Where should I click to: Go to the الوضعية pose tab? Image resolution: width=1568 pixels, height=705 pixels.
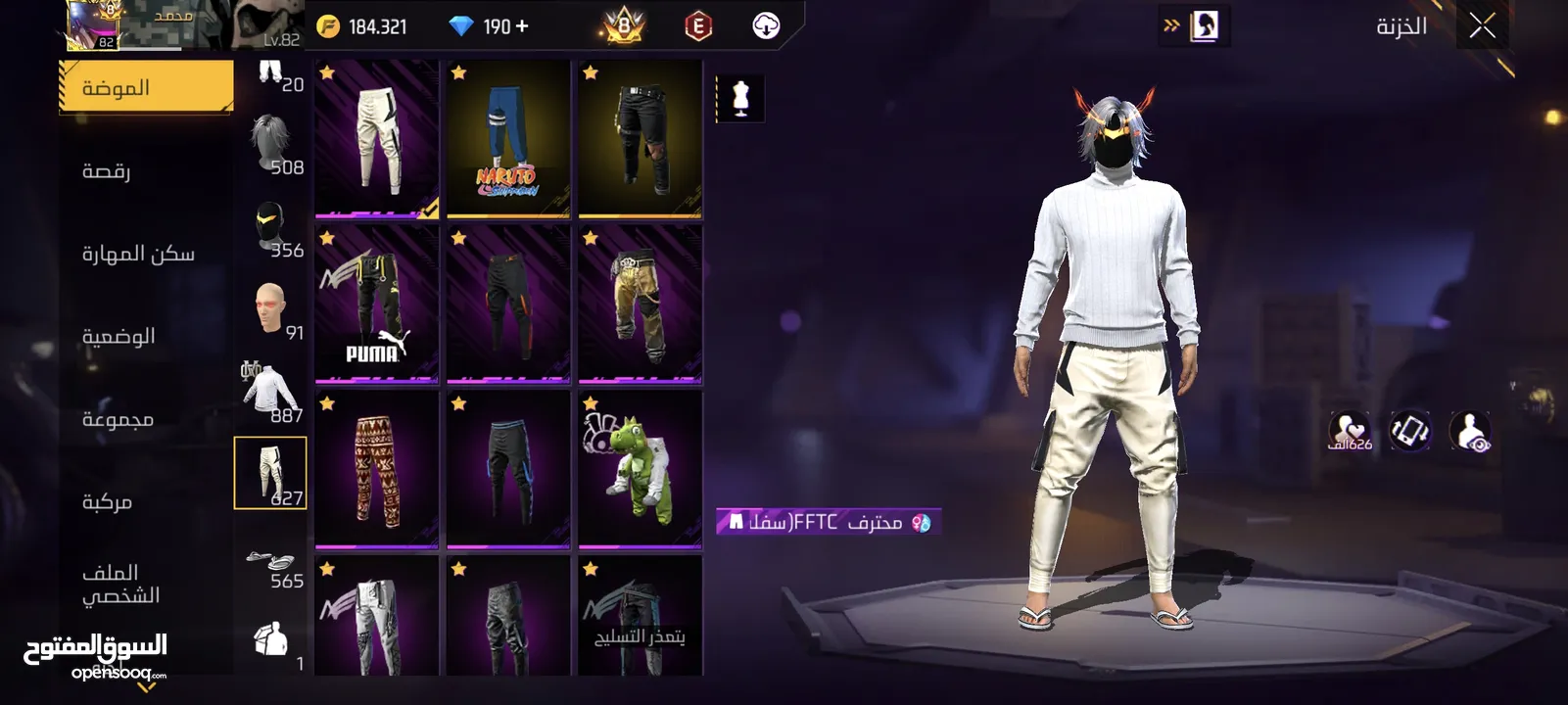[x=119, y=336]
